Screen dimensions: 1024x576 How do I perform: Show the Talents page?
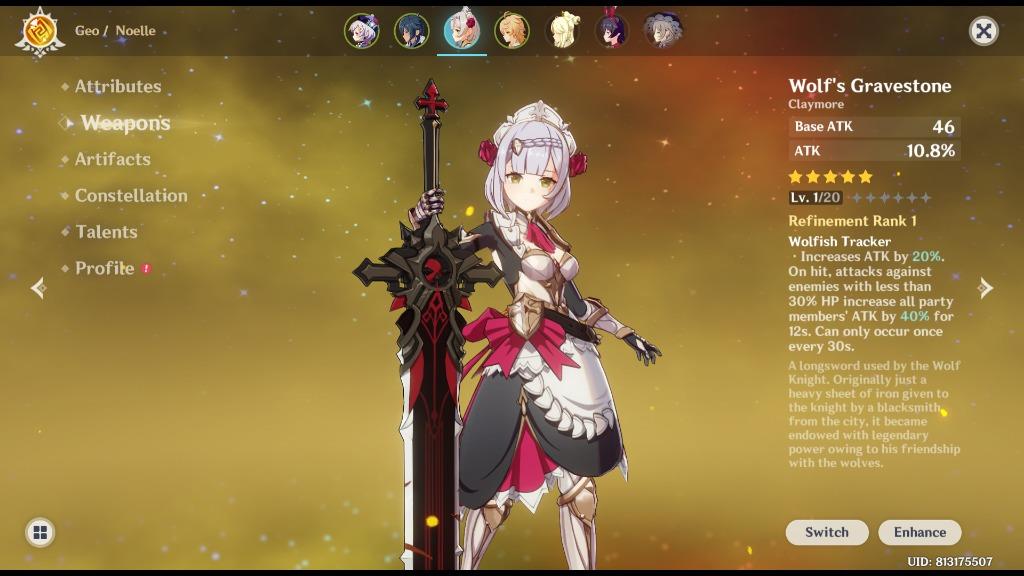(106, 232)
